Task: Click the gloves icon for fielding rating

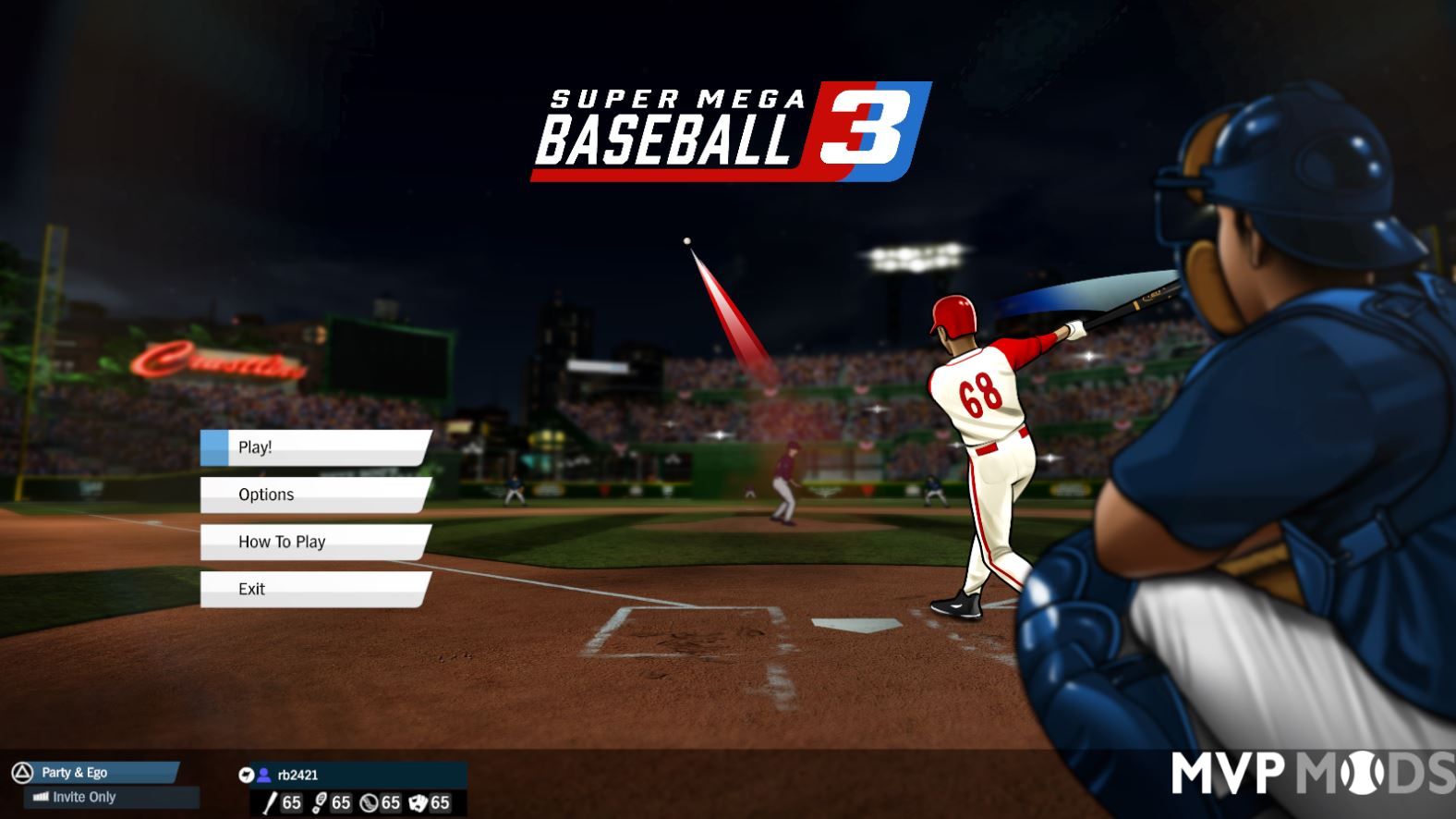Action: coord(420,802)
